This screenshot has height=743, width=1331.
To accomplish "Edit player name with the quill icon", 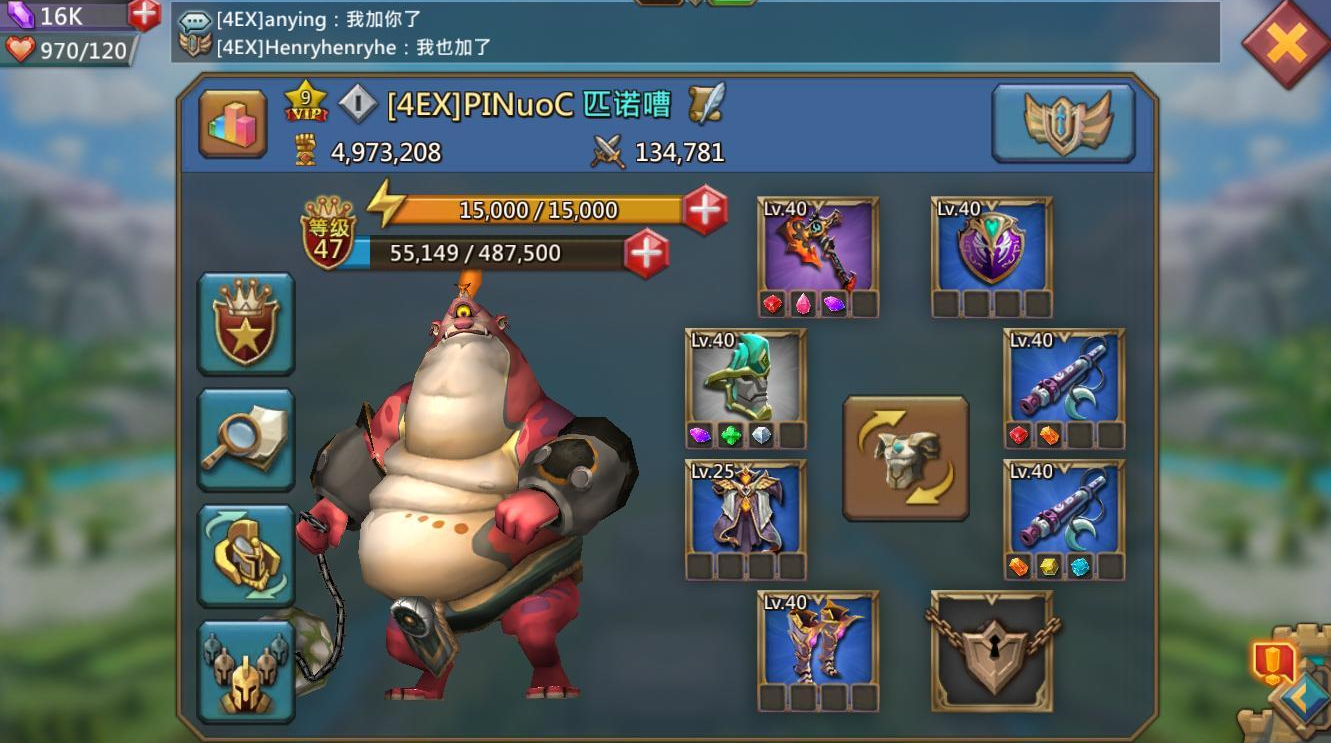I will click(x=704, y=103).
